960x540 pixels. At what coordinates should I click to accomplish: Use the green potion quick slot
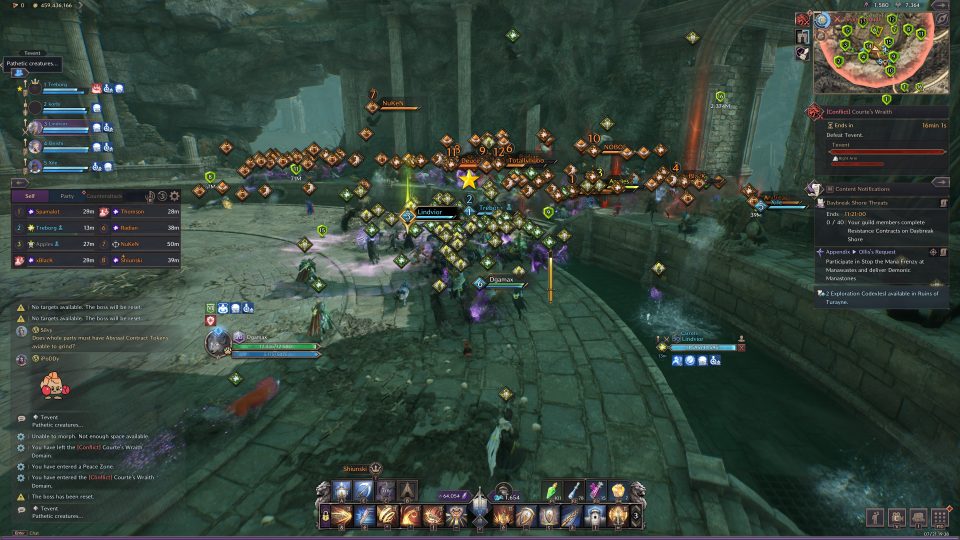556,490
